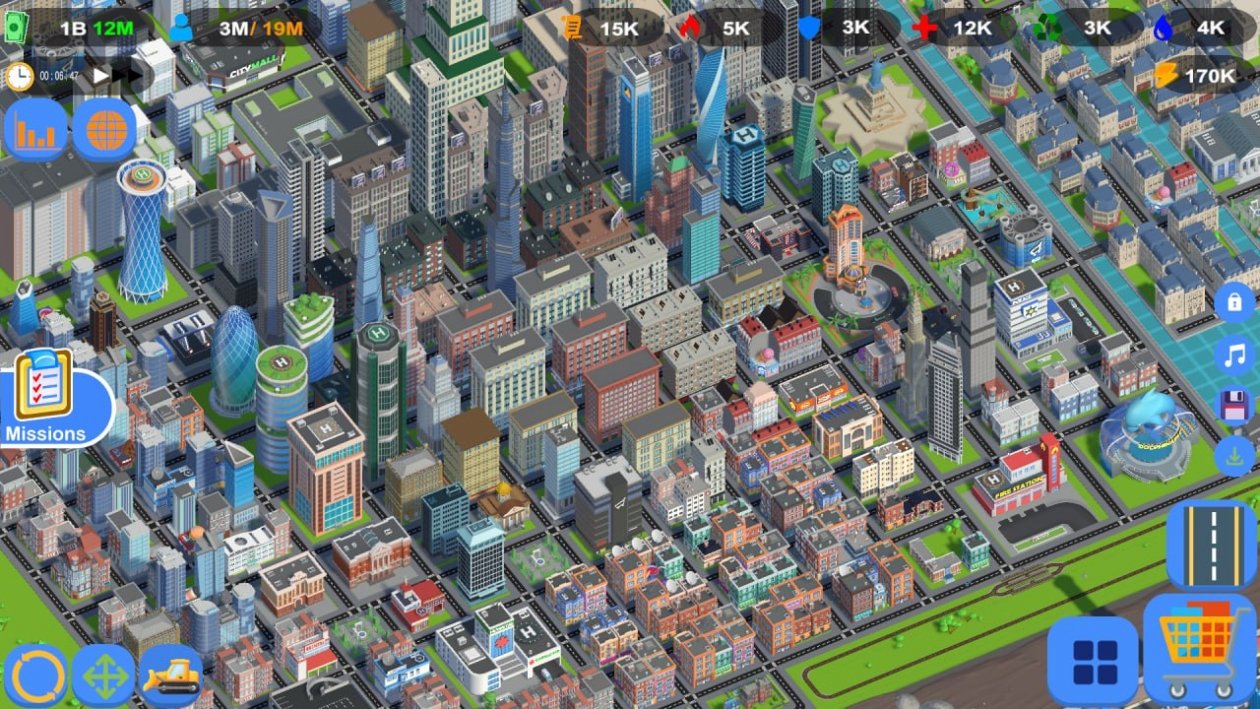
Task: Activate the fast-forward speed control
Action: tap(130, 75)
